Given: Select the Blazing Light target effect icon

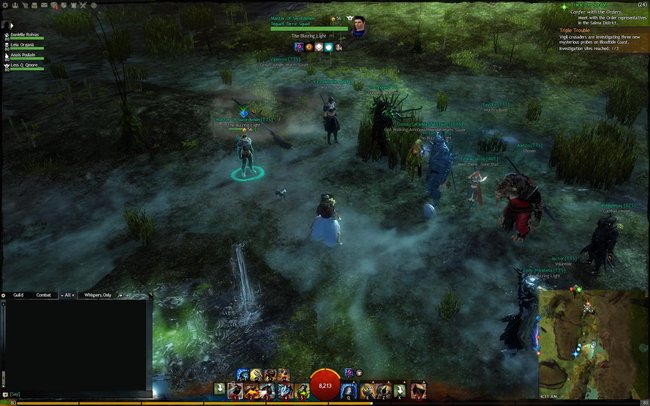Looking at the screenshot, I should click(x=296, y=47).
